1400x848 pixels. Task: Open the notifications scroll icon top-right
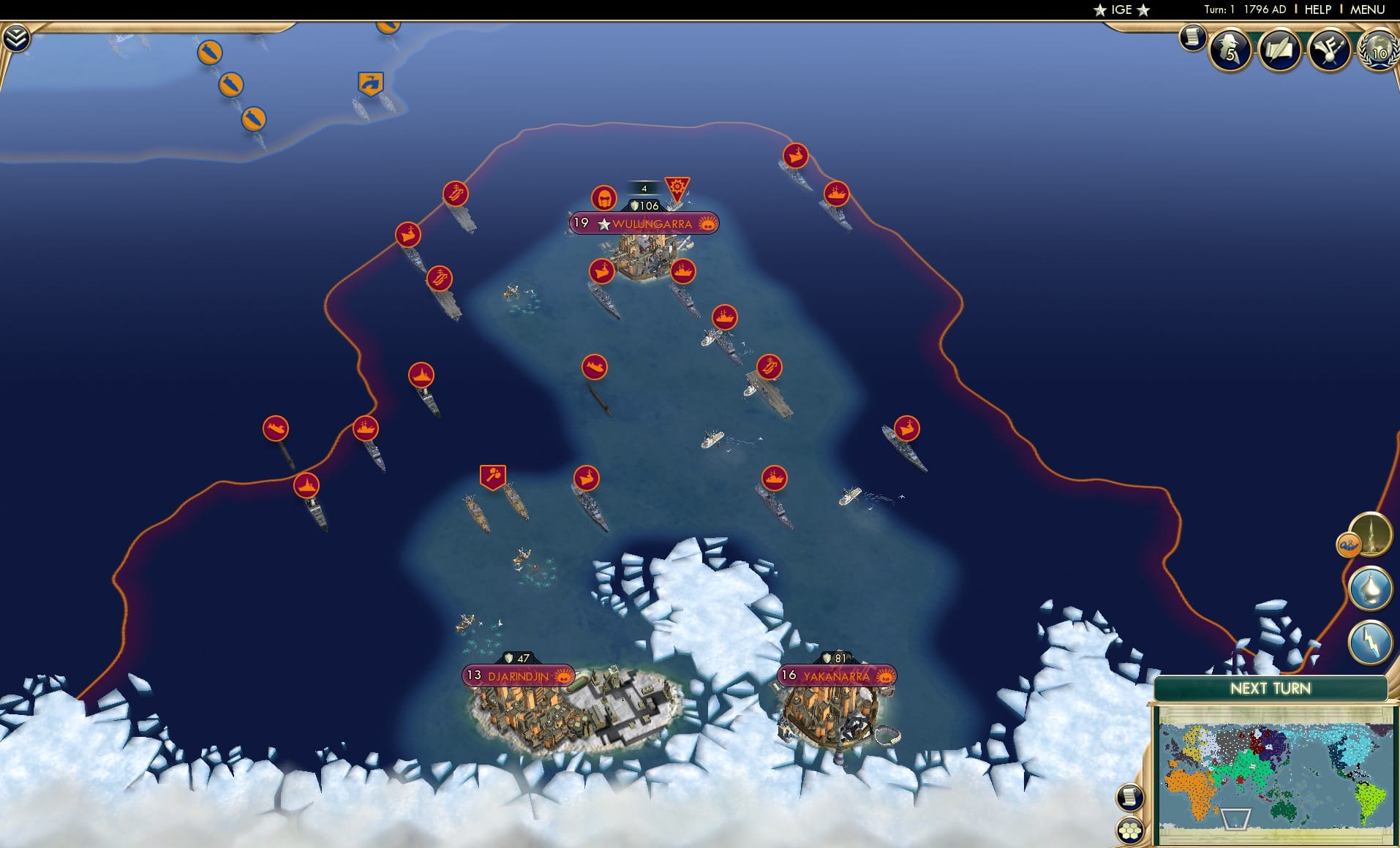coord(1192,36)
